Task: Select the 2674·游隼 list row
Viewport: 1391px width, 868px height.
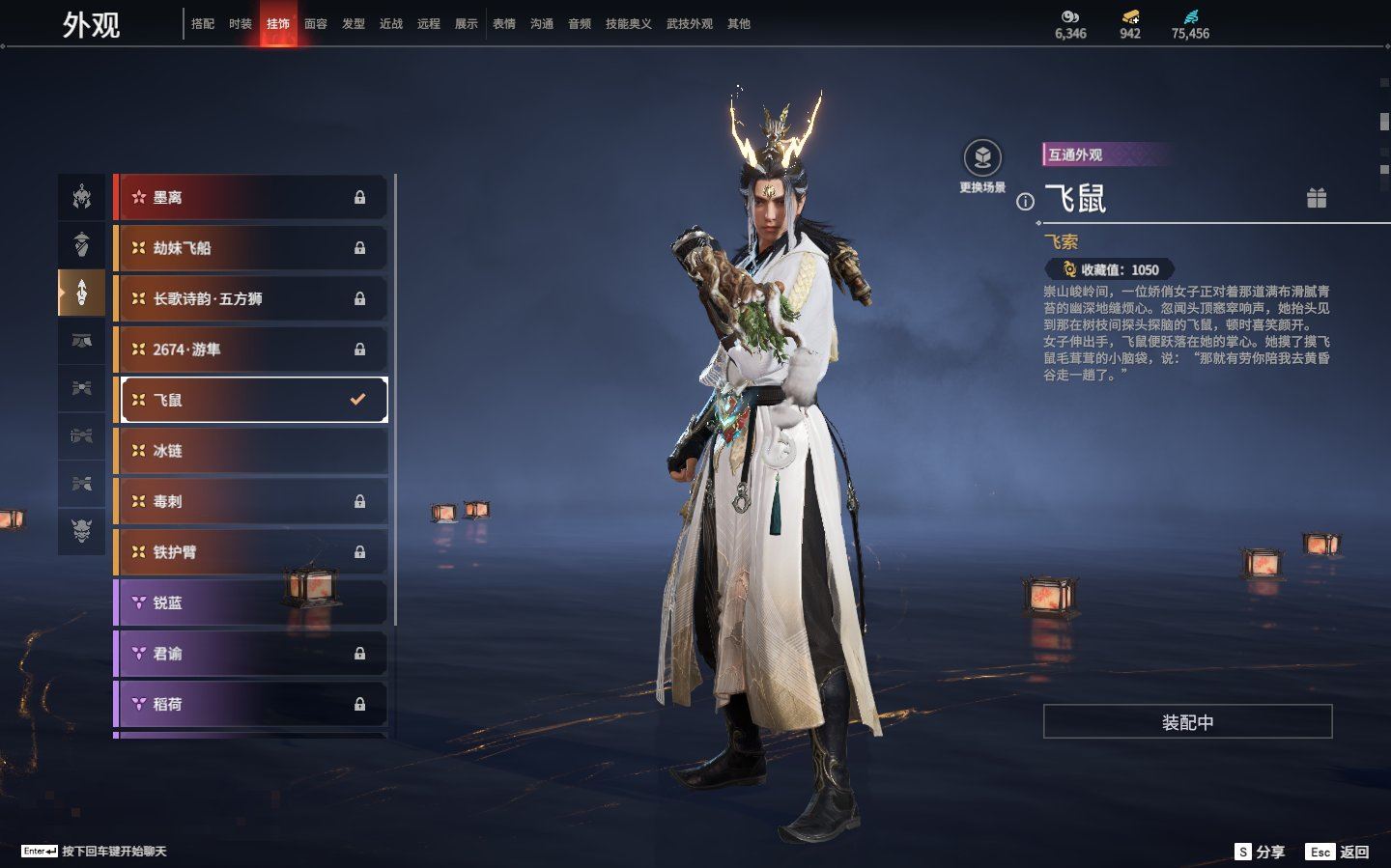Action: pos(251,350)
